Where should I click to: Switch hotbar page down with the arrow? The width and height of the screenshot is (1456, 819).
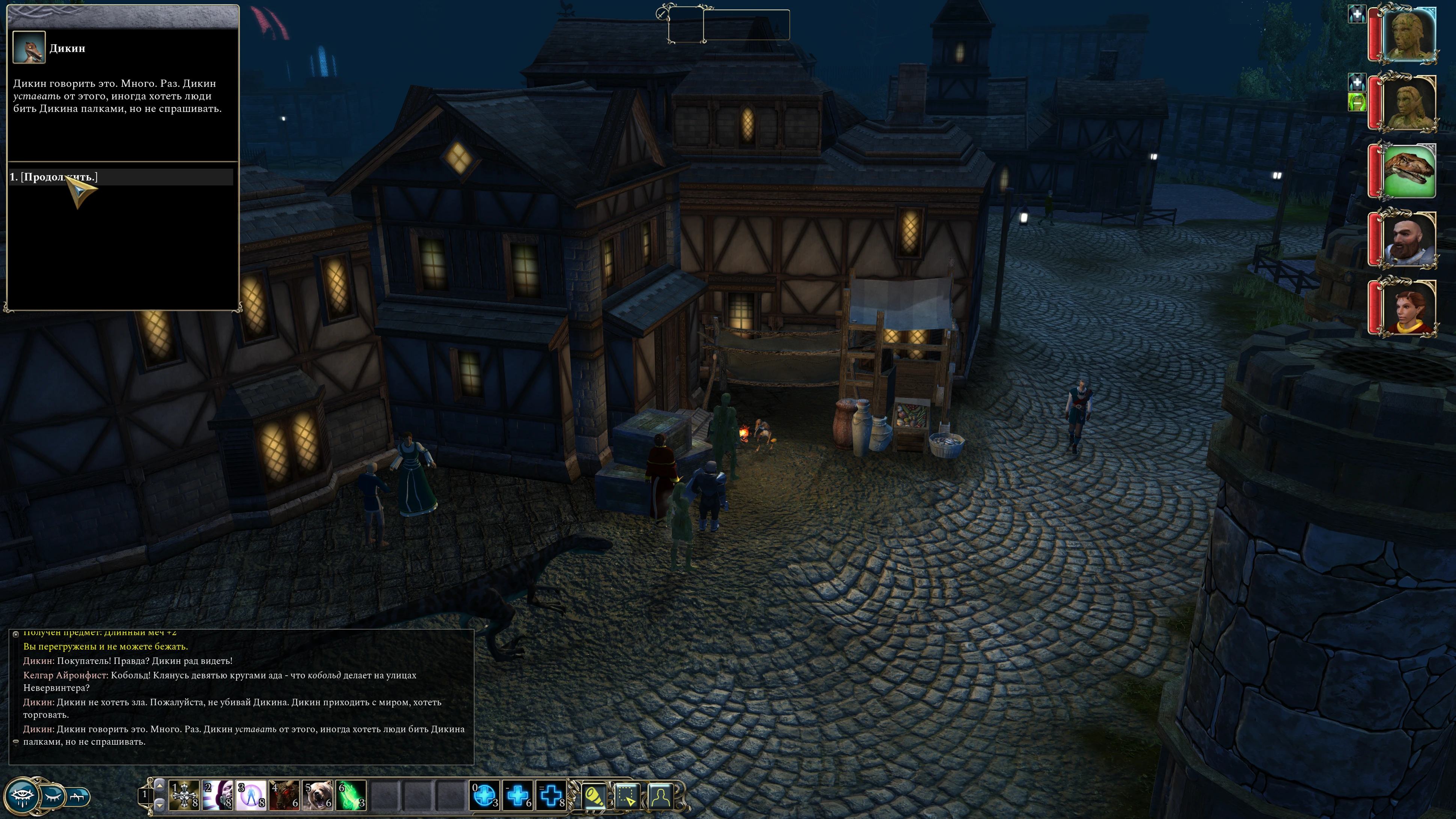point(160,804)
